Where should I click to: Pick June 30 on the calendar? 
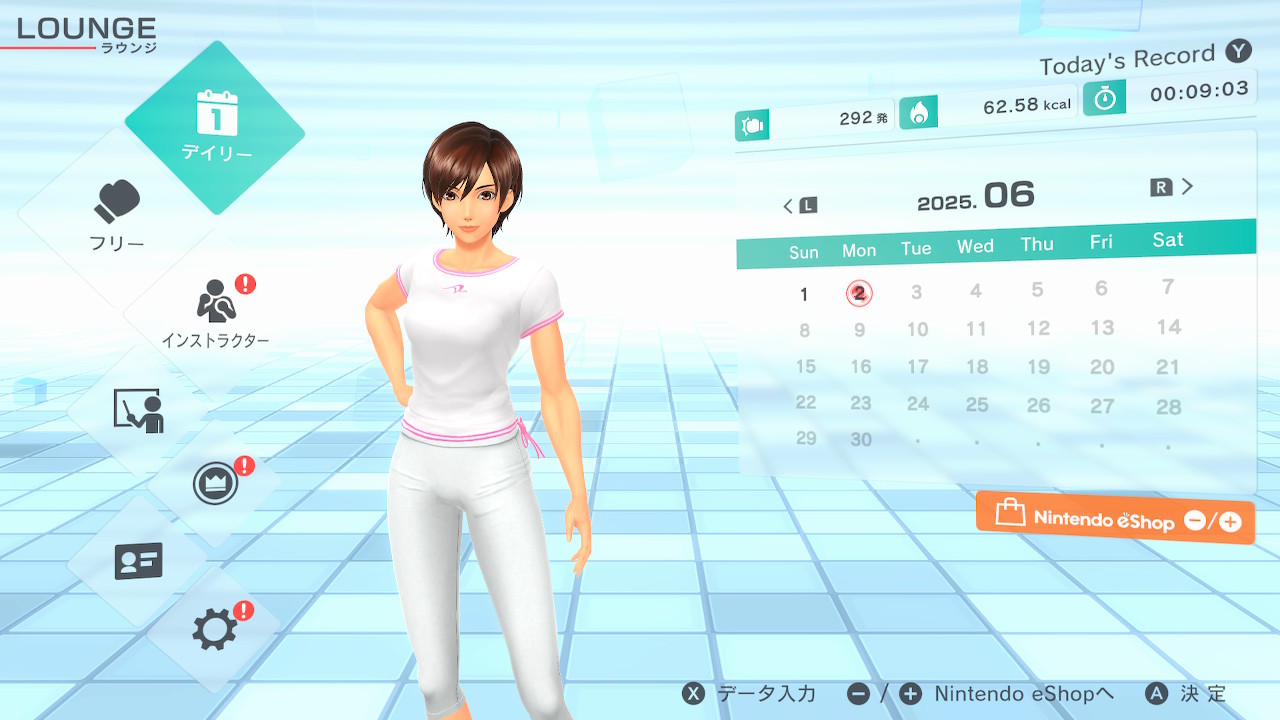(861, 439)
